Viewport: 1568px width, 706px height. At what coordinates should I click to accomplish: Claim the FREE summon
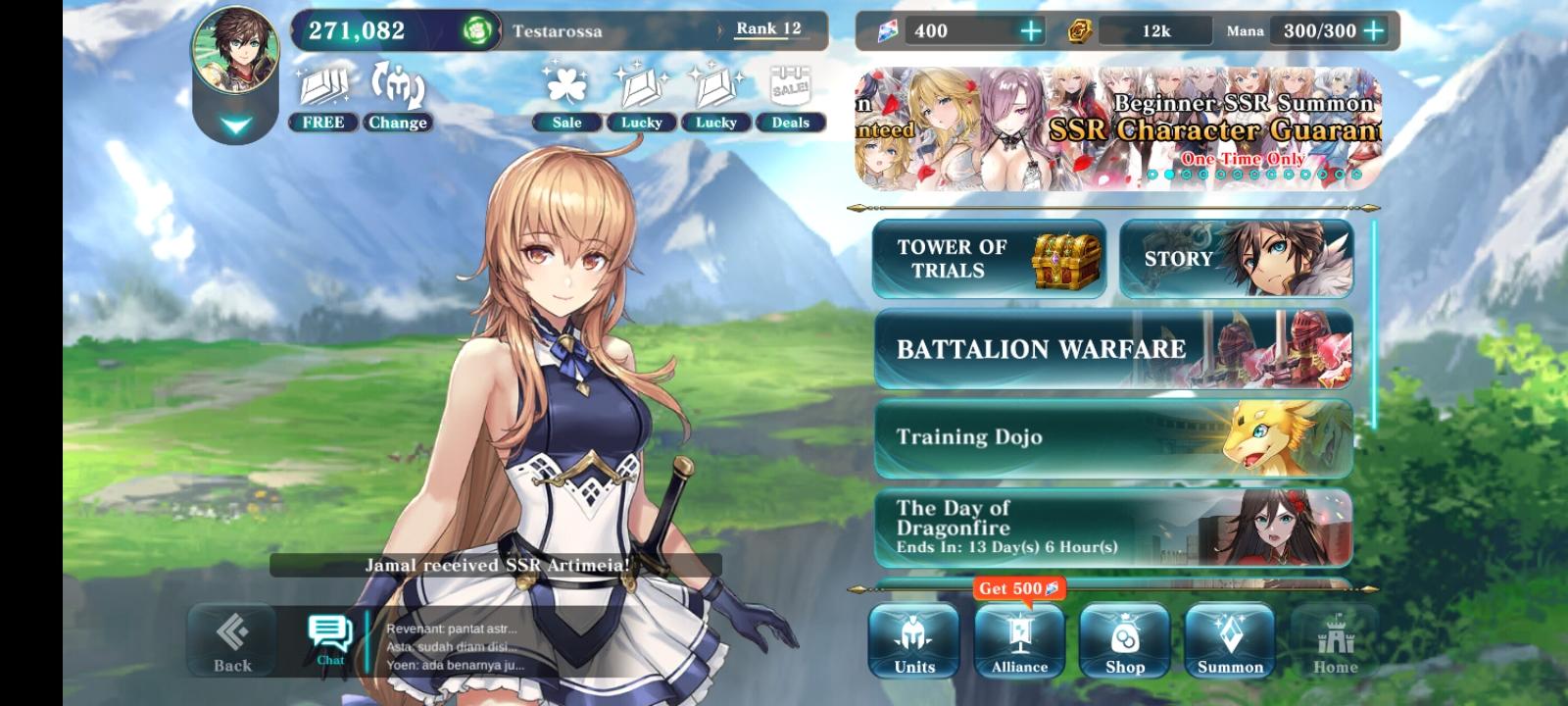tap(322, 103)
